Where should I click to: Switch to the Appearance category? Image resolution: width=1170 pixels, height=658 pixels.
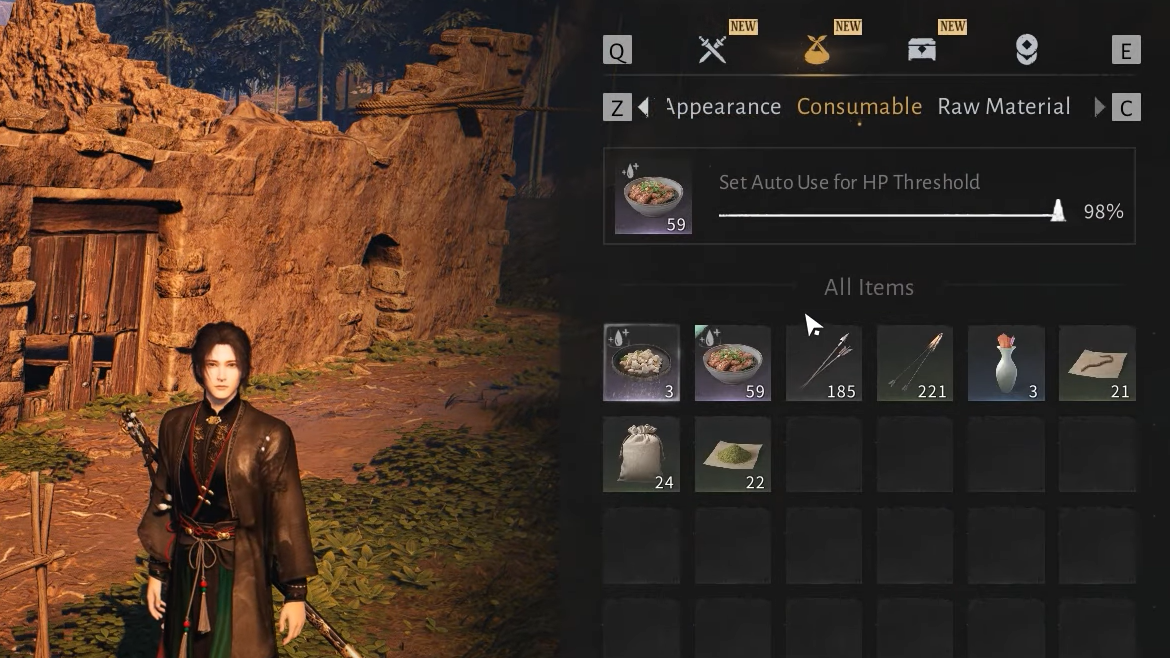tap(723, 107)
